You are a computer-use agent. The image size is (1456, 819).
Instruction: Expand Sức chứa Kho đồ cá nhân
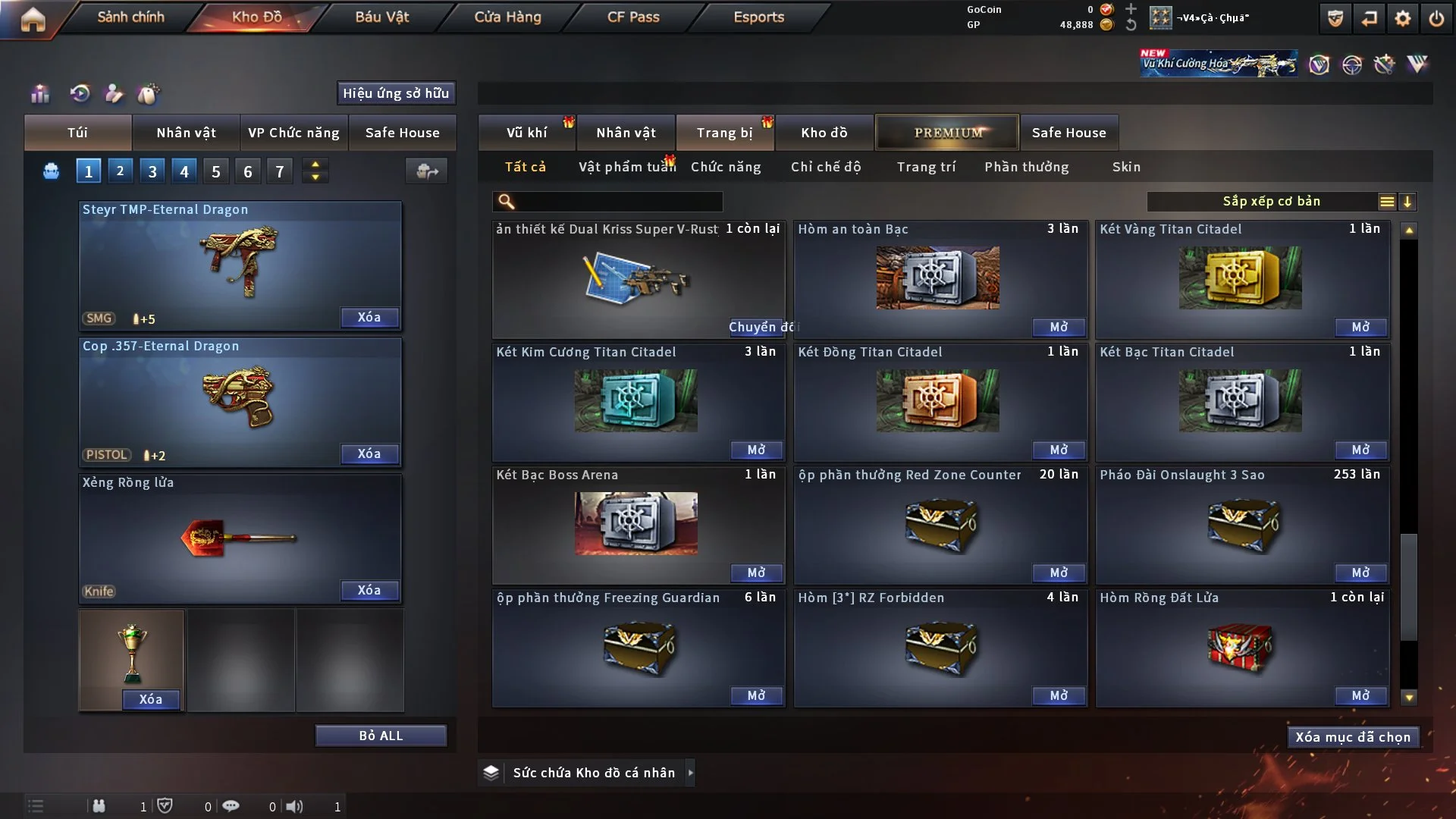[x=690, y=773]
